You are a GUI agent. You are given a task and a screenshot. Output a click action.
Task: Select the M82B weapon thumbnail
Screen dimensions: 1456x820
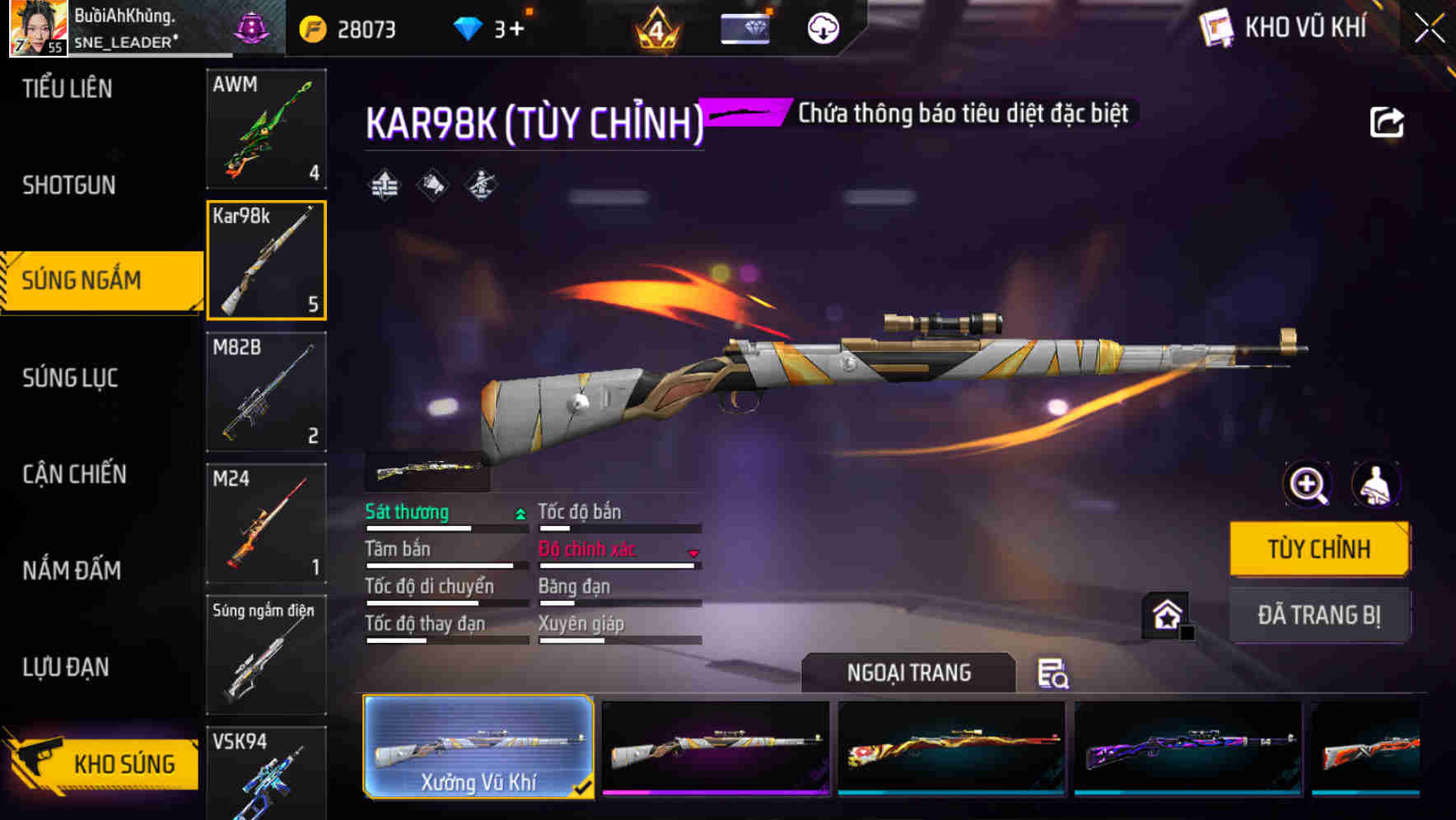[x=266, y=393]
